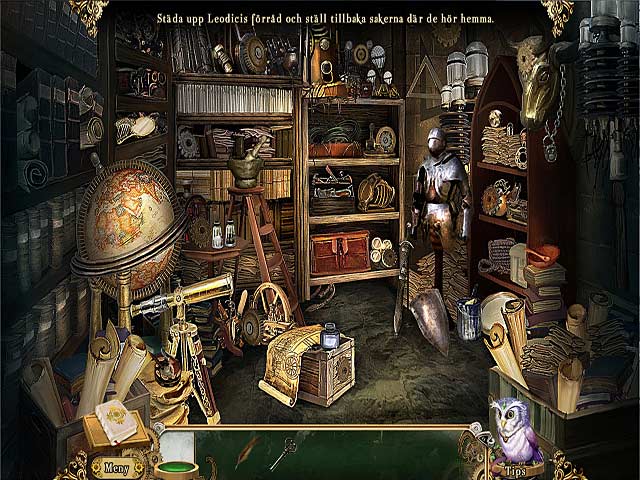Select the key in the inventory bar

tap(284, 453)
